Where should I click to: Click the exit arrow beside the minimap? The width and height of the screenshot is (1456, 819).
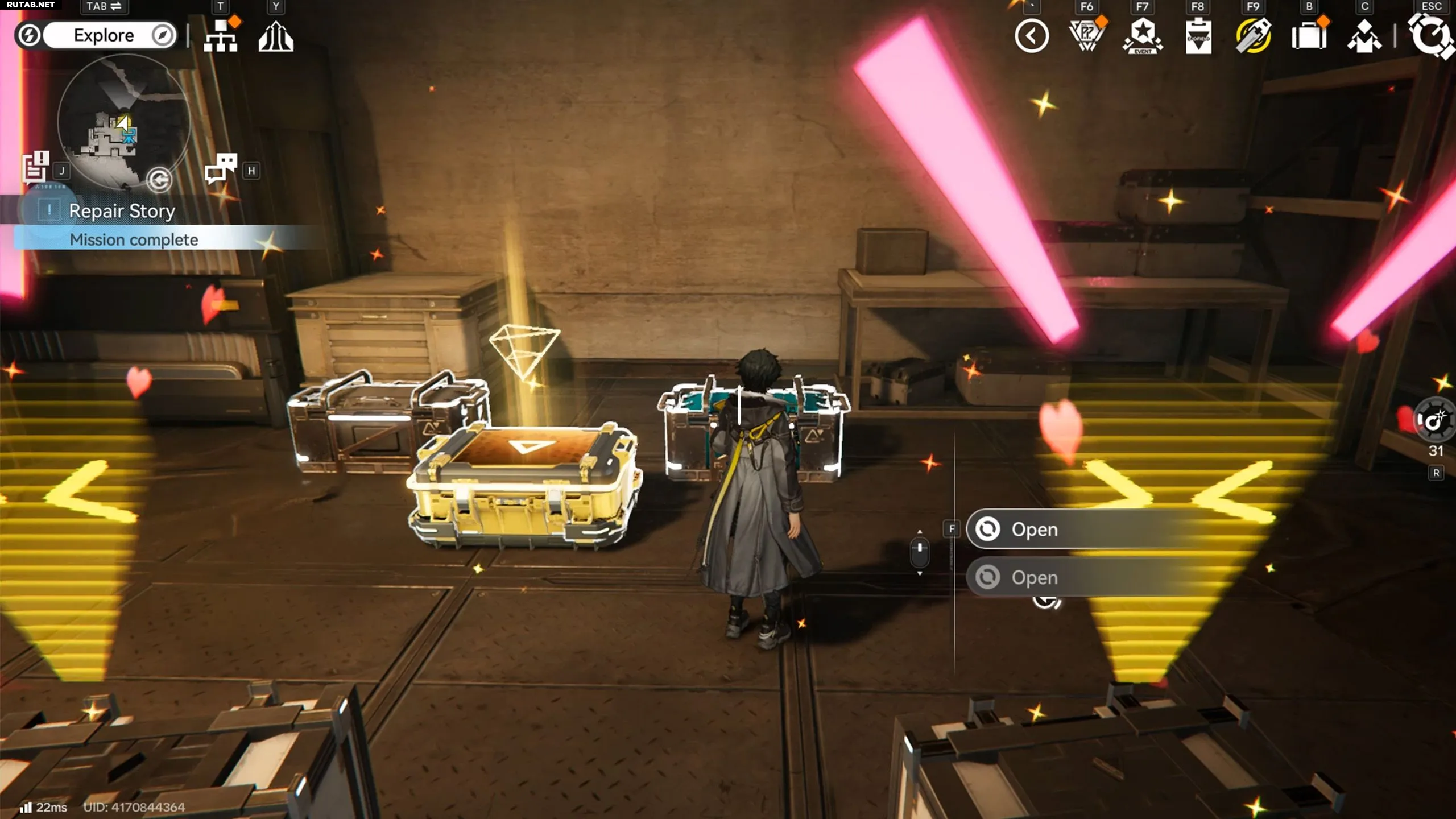pos(159,180)
